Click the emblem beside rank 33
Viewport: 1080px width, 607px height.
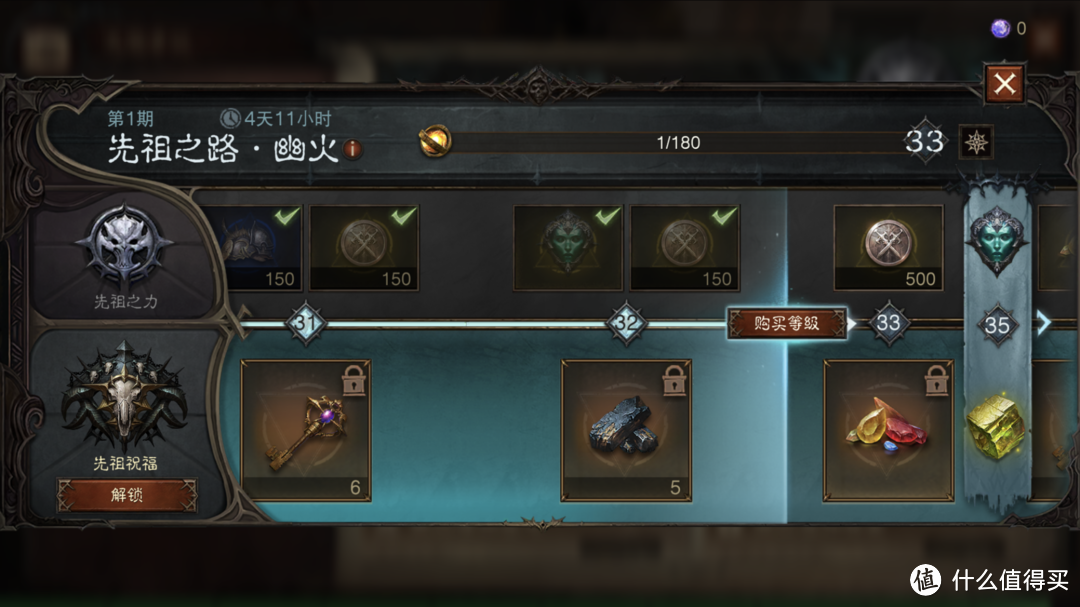tap(974, 142)
